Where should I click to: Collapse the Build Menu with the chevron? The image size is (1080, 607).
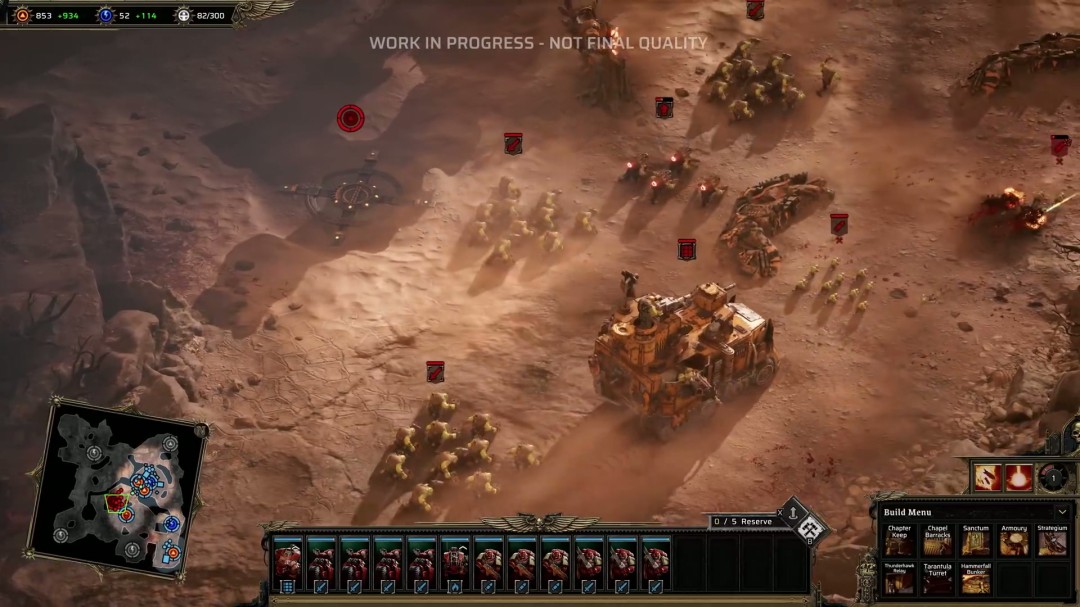point(1061,512)
